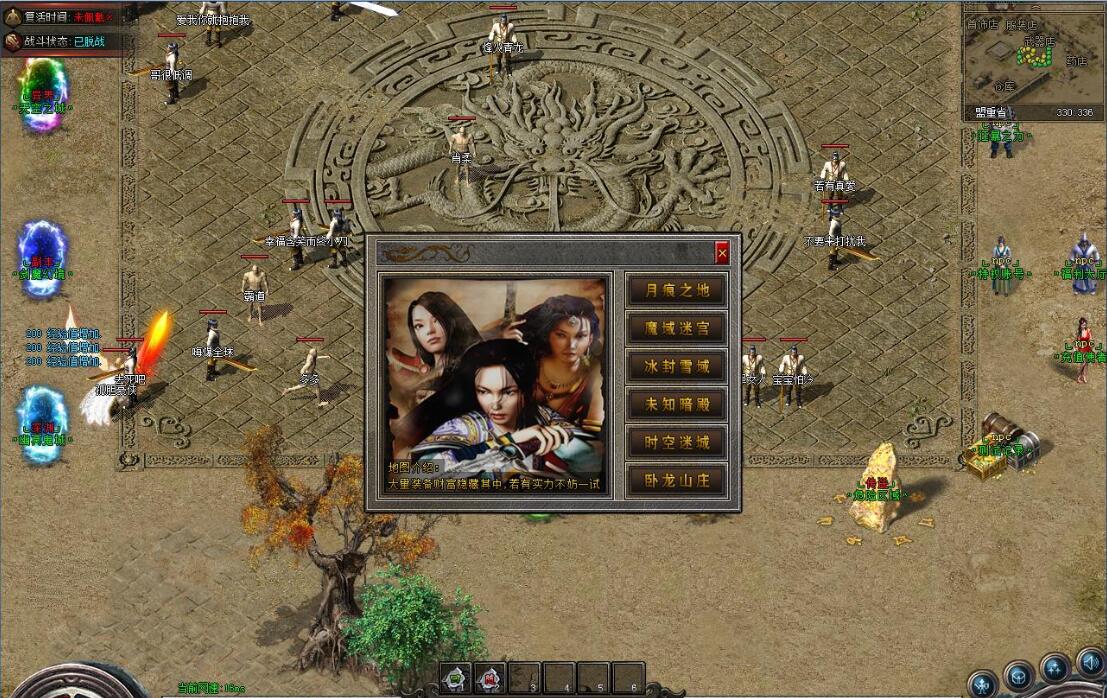1107x698 pixels.
Task: Use the green potion in hotbar slot 1
Action: tap(456, 677)
